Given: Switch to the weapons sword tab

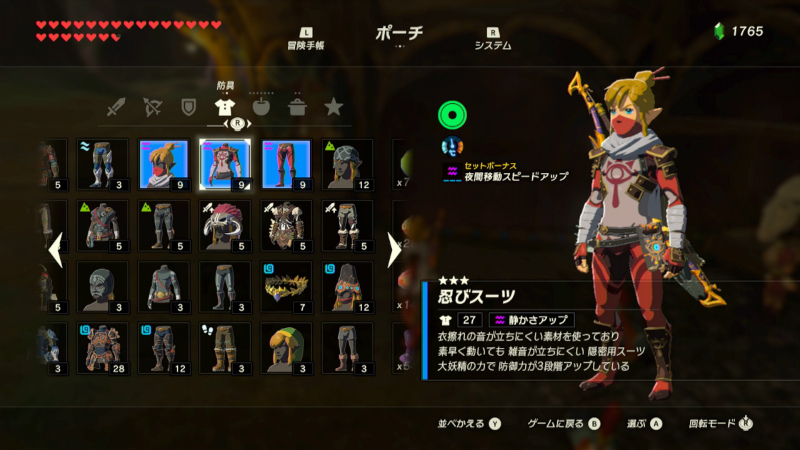Looking at the screenshot, I should point(118,107).
